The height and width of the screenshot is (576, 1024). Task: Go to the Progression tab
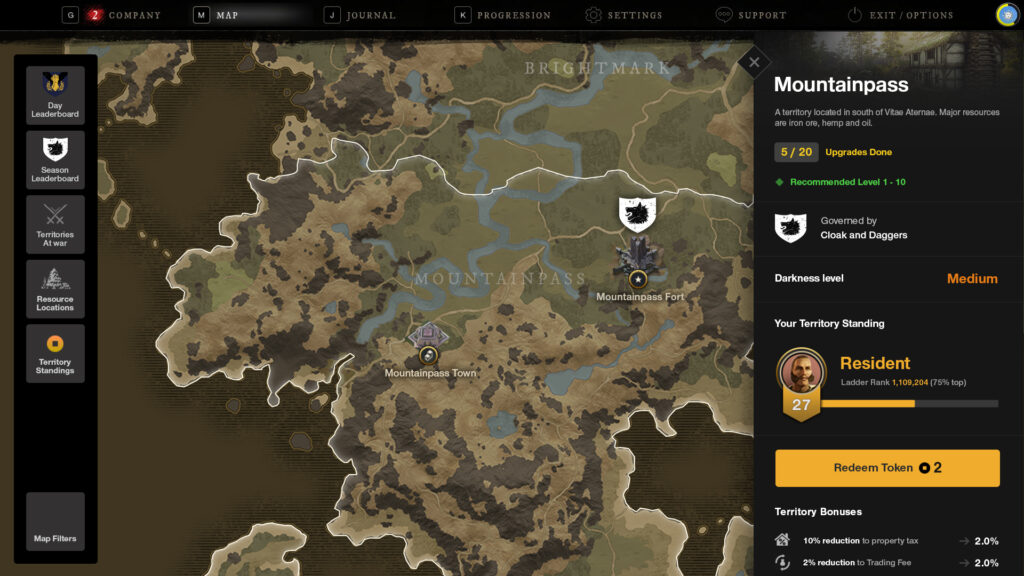513,15
